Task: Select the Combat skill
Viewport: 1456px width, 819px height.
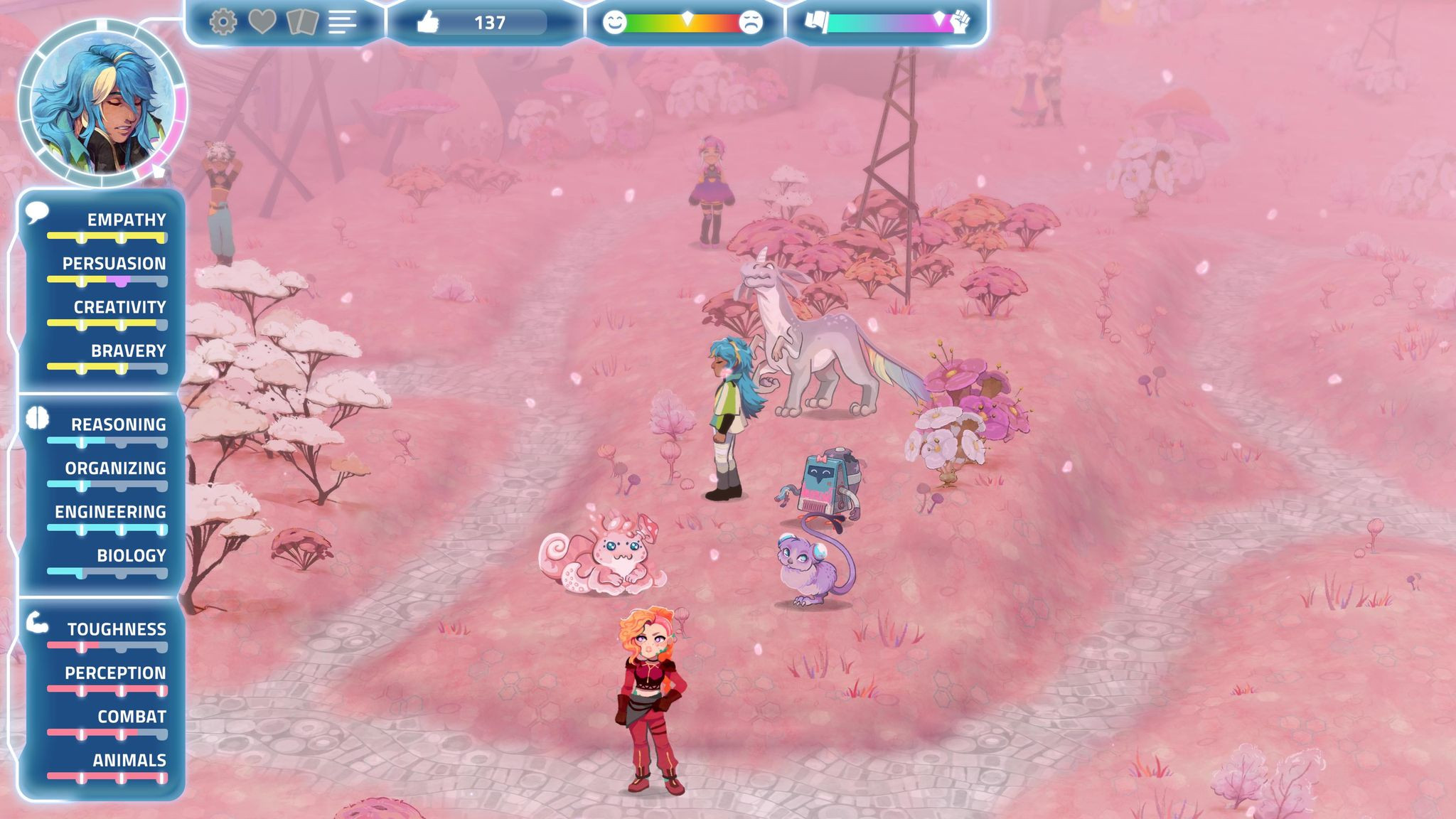Action: (132, 717)
